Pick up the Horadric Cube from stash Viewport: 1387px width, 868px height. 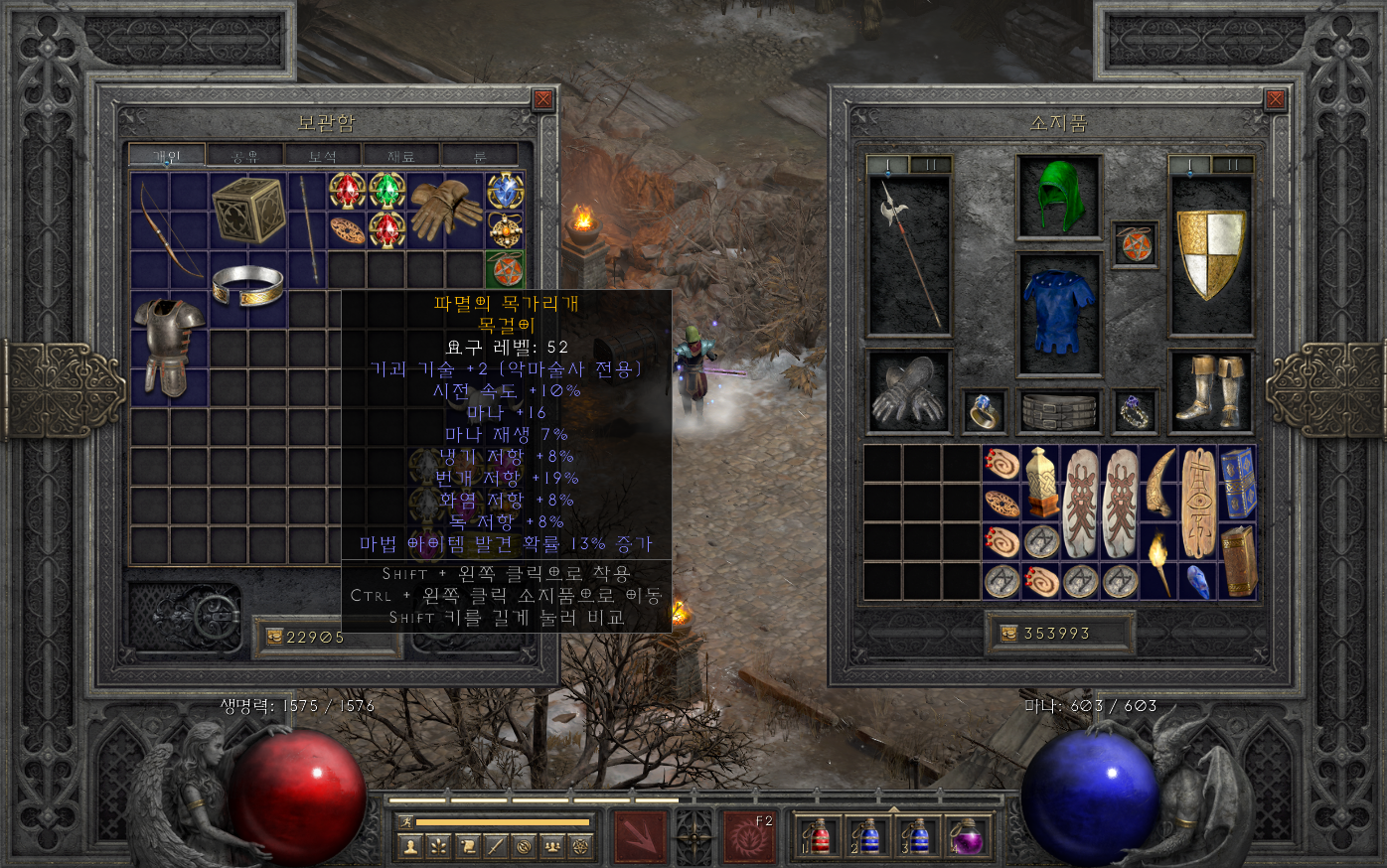pyautogui.click(x=248, y=210)
